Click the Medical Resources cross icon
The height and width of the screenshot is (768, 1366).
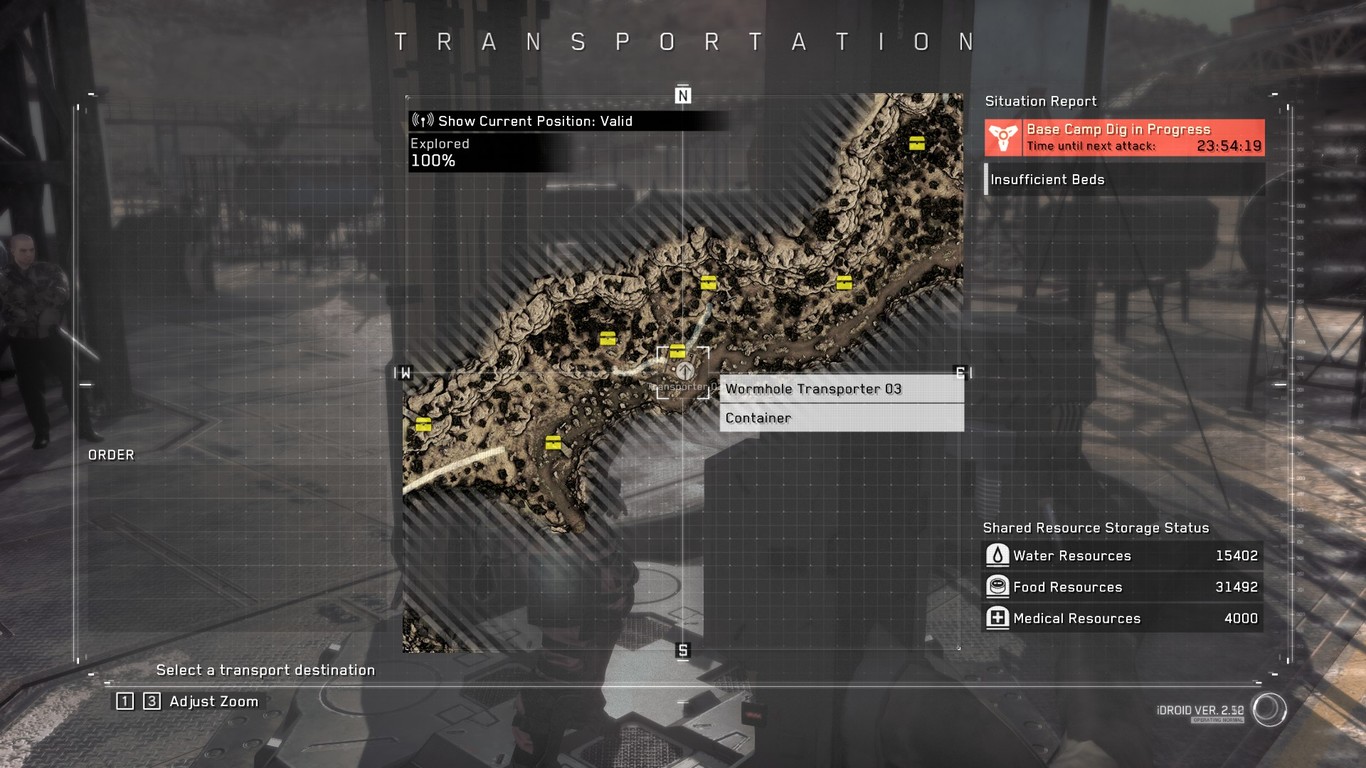coord(997,618)
